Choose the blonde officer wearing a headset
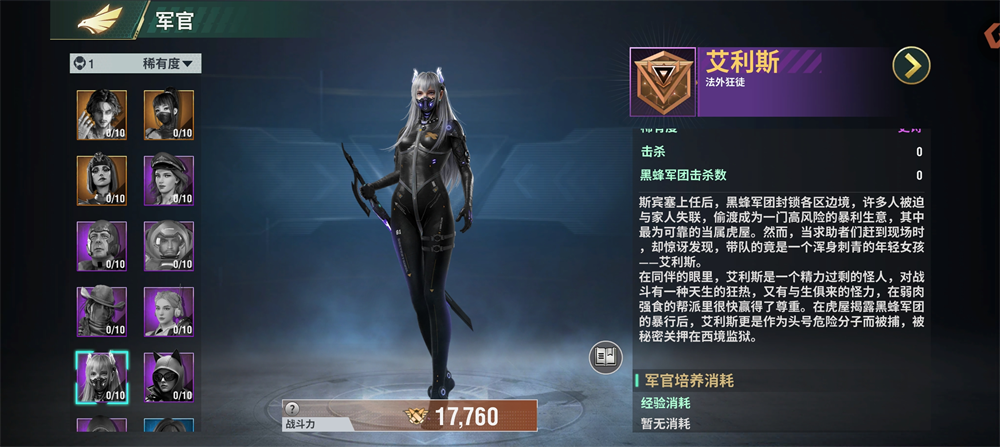This screenshot has height=447, width=1000. coord(167,311)
